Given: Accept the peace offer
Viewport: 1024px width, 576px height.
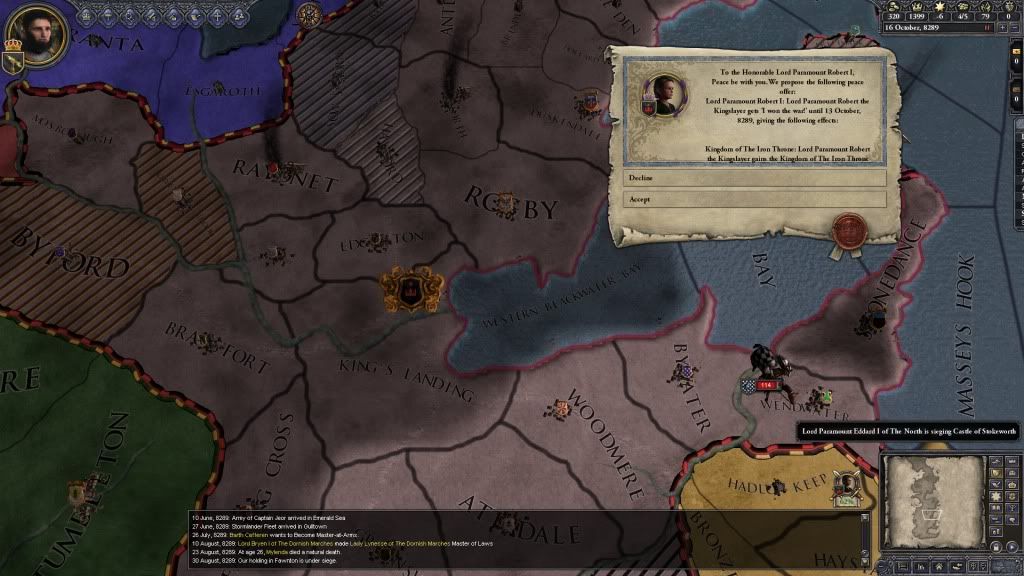Looking at the screenshot, I should (755, 199).
